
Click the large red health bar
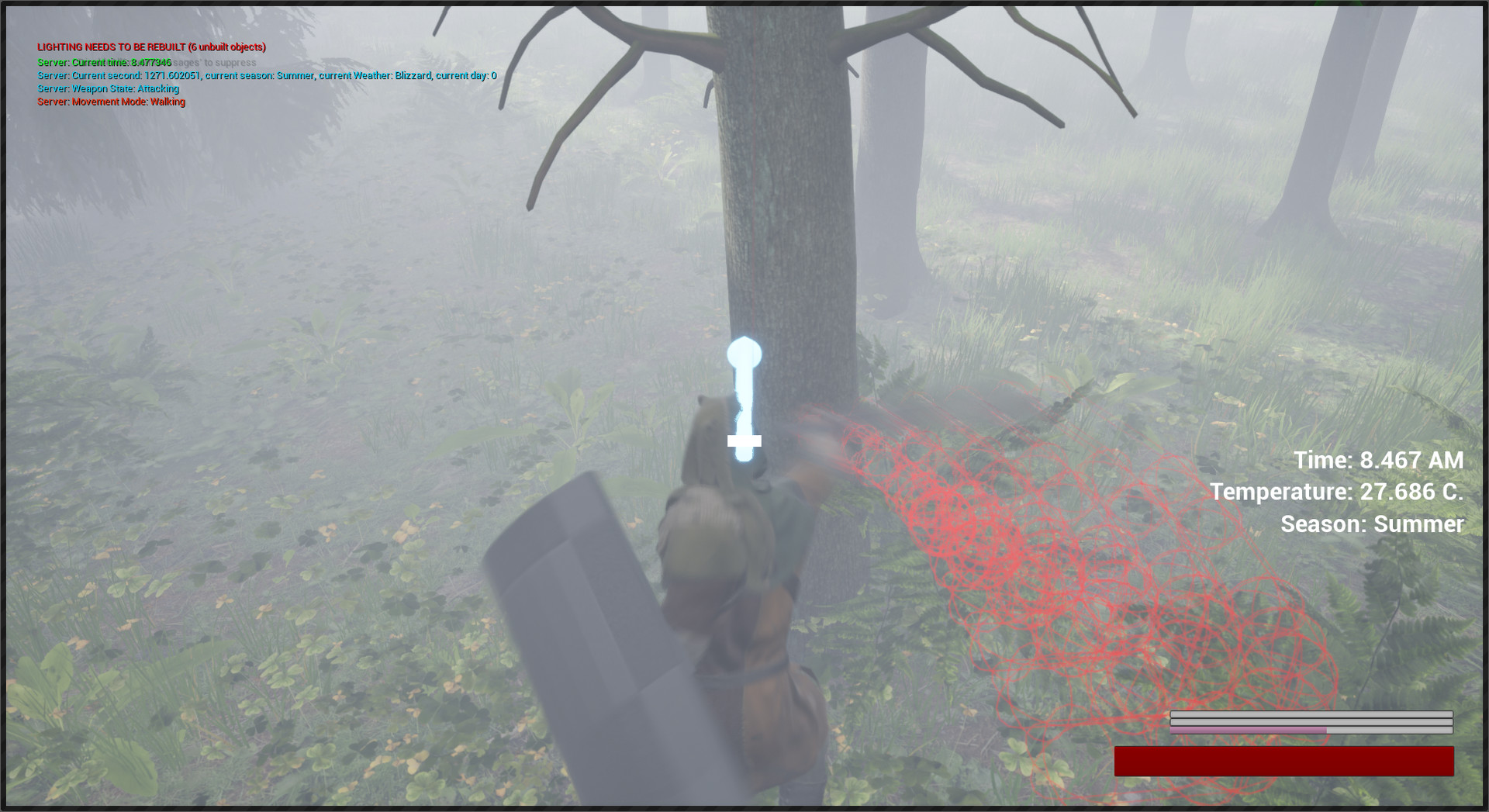tap(1283, 761)
